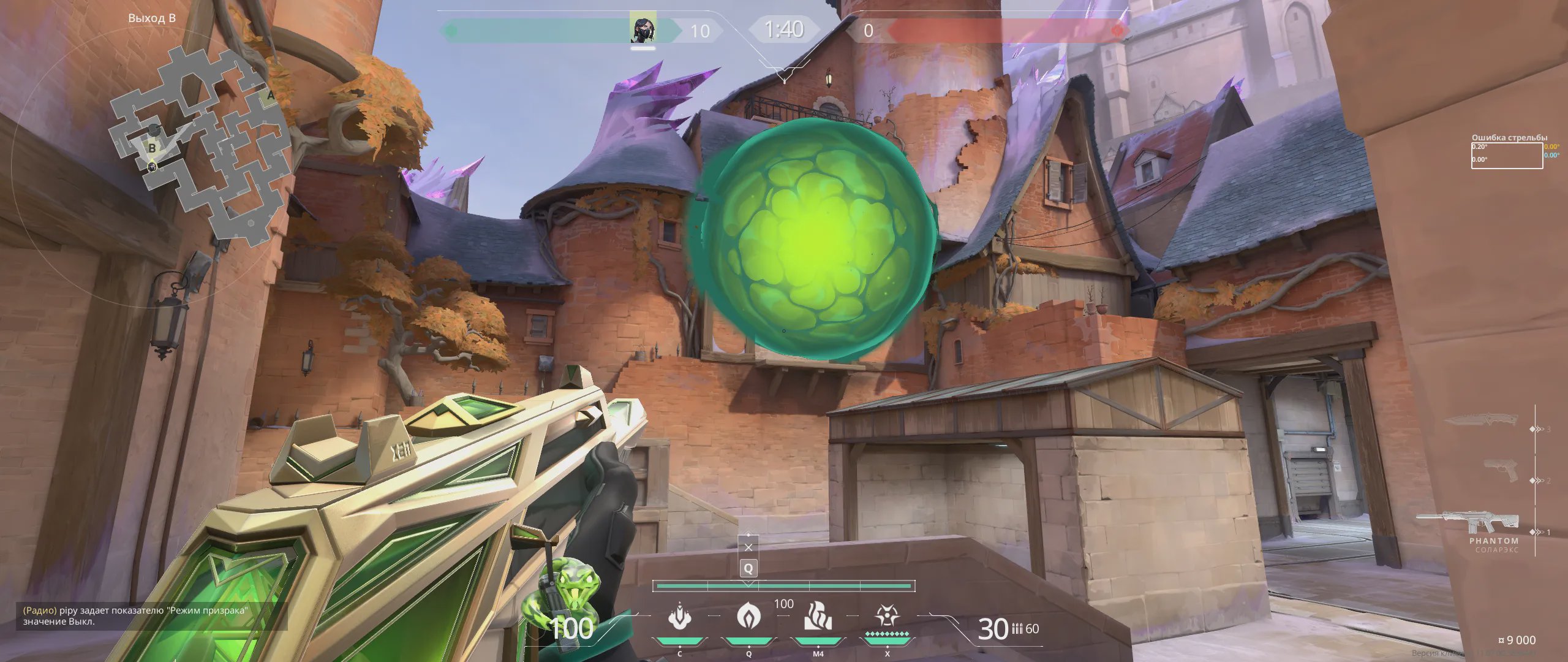Equip the knife weapon slot
1568x662 pixels.
click(1482, 420)
